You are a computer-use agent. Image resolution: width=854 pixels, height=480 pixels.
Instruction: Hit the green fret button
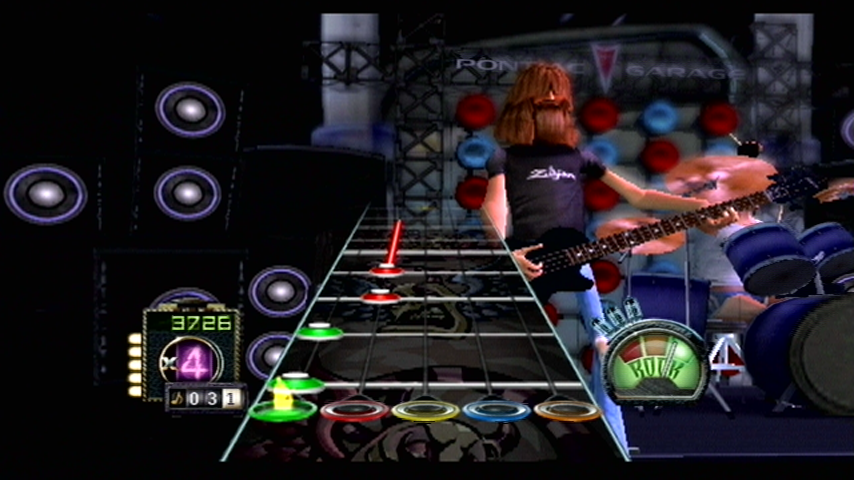282,410
